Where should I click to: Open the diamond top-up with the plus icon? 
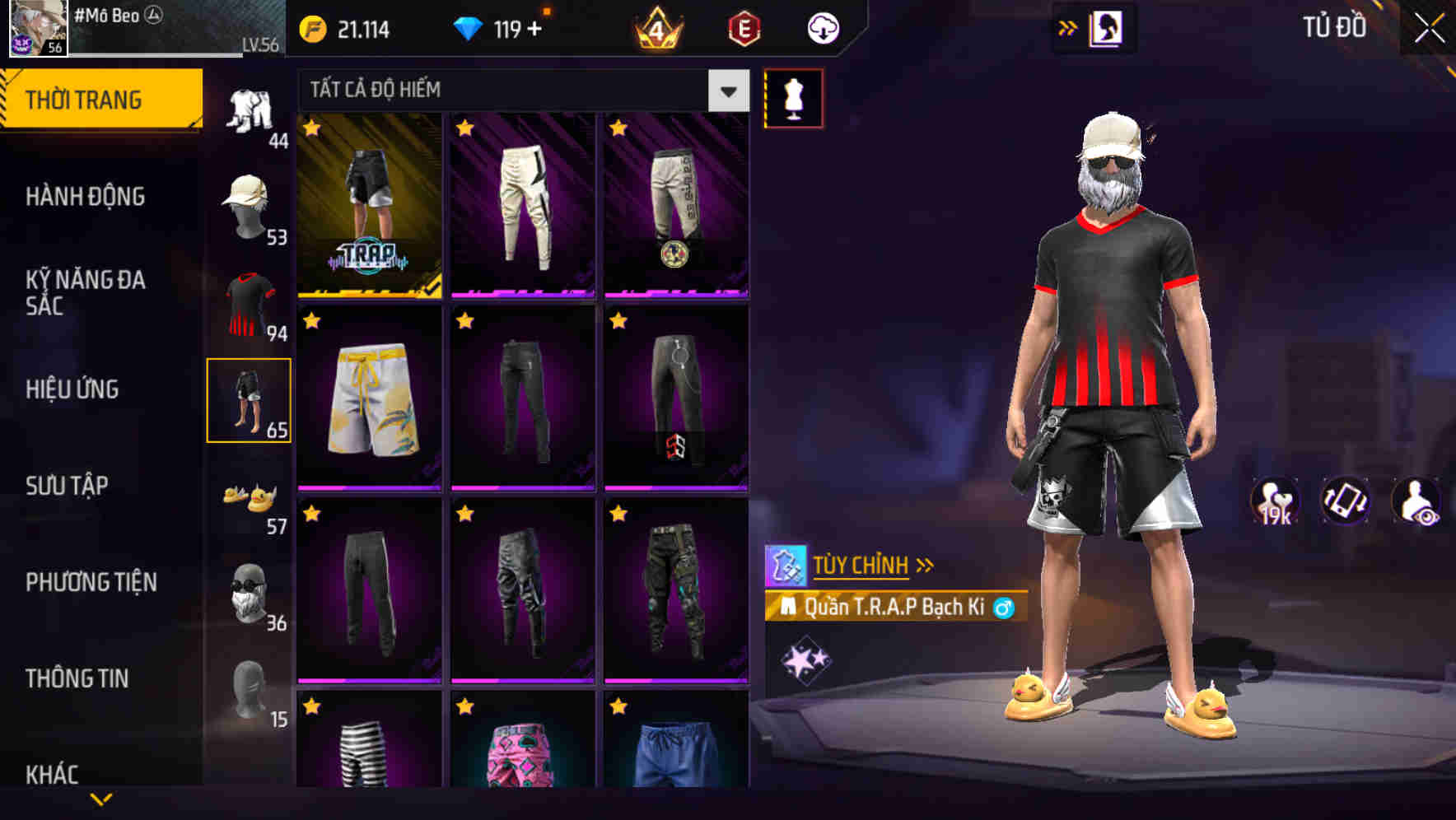(x=532, y=27)
